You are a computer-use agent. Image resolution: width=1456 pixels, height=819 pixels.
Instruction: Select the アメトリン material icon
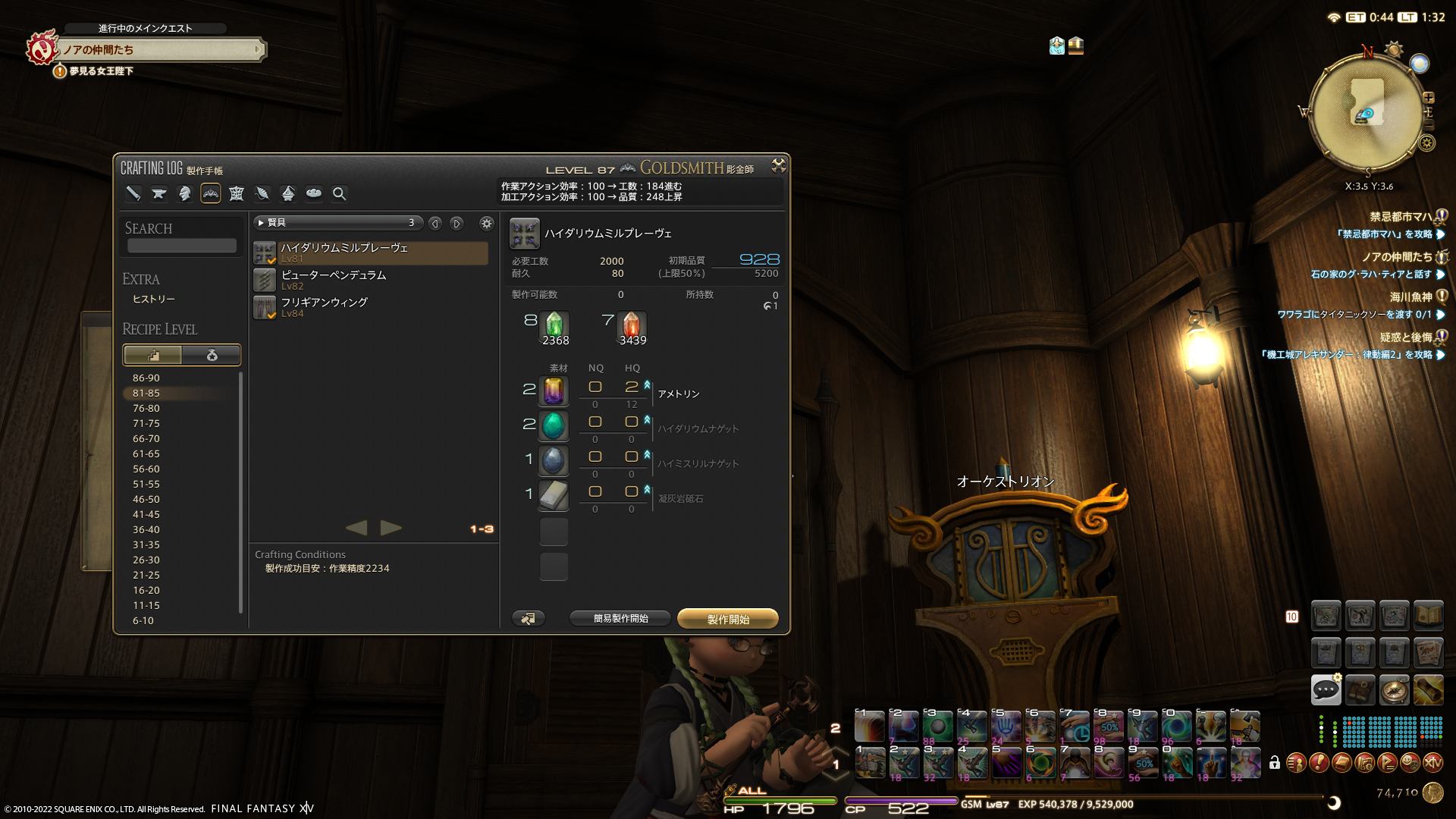tap(554, 391)
